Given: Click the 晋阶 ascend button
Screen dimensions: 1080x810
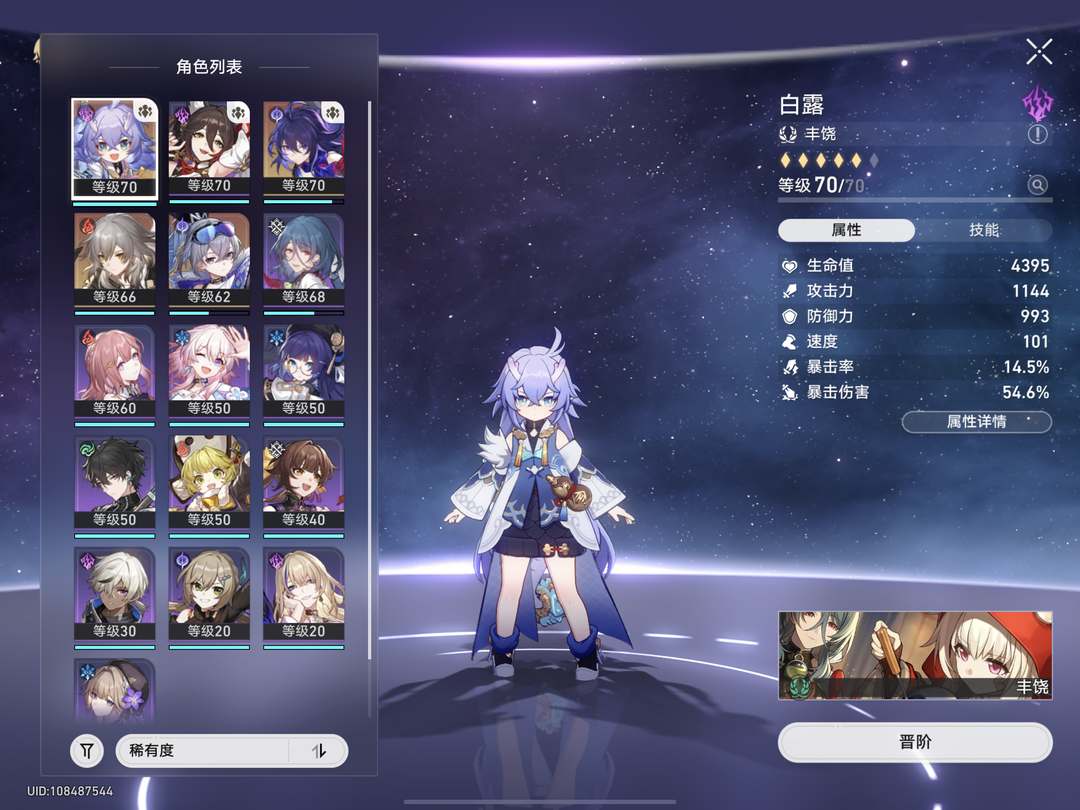Looking at the screenshot, I should (x=915, y=743).
